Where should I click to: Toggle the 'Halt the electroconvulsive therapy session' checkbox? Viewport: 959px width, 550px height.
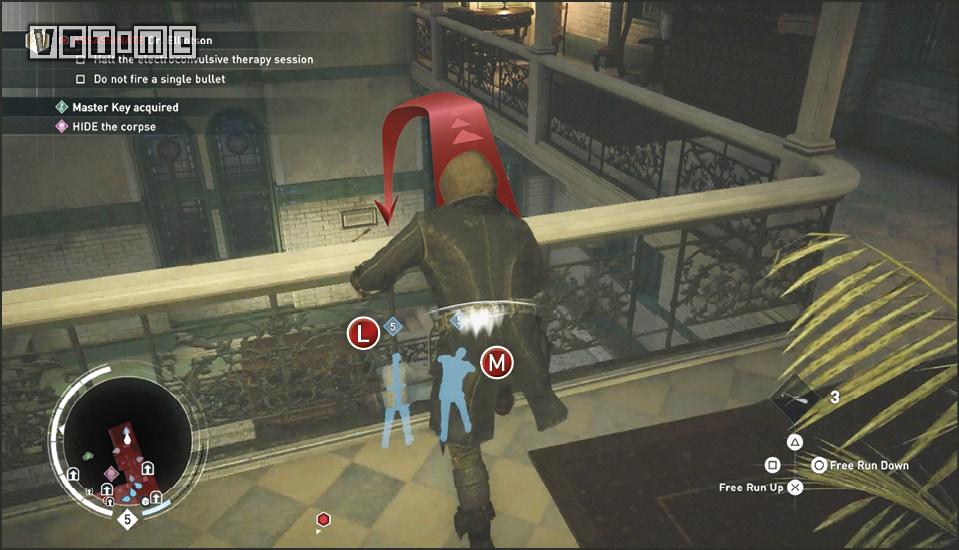(x=81, y=60)
